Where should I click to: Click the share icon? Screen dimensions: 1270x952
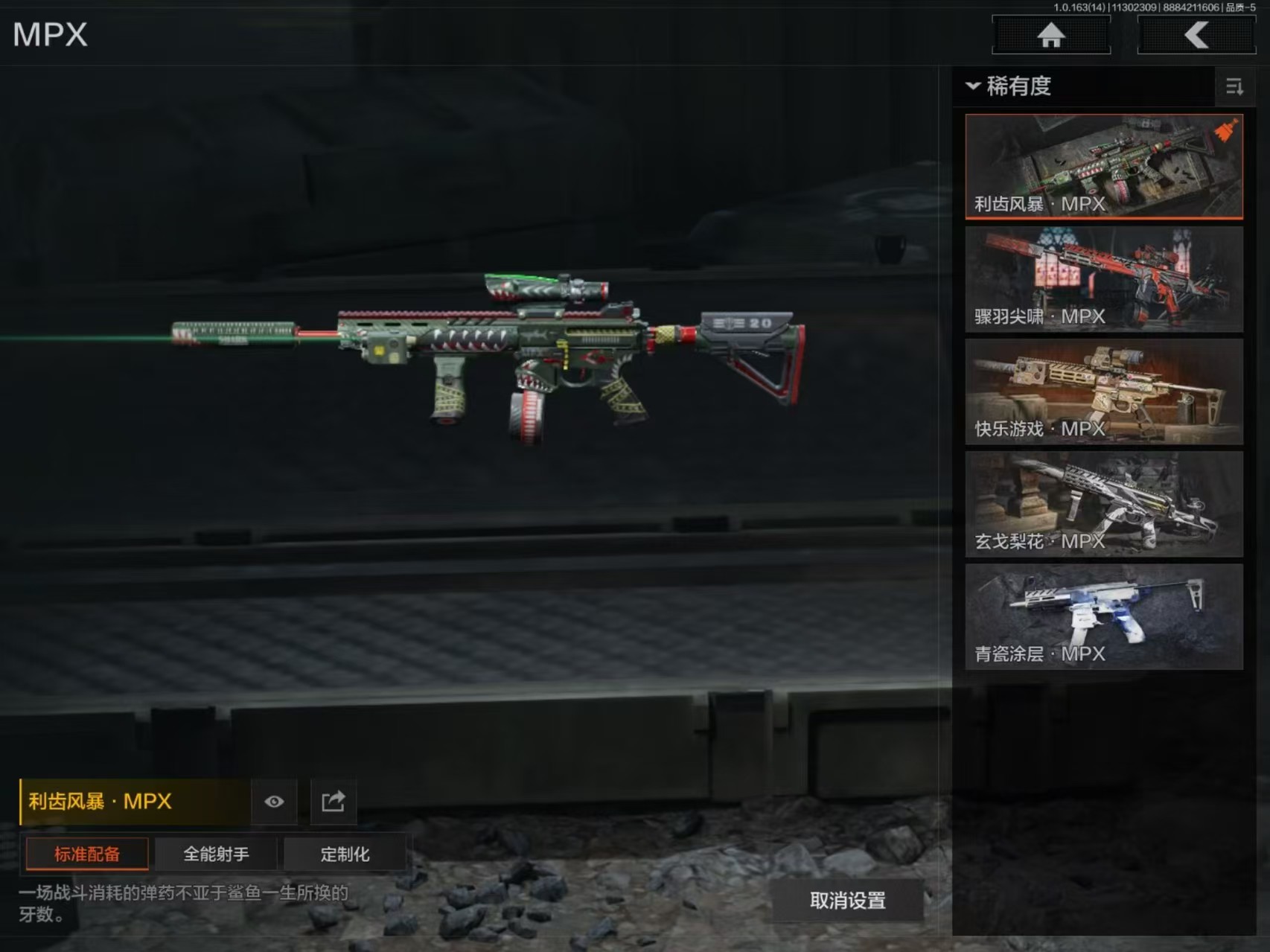(x=333, y=802)
